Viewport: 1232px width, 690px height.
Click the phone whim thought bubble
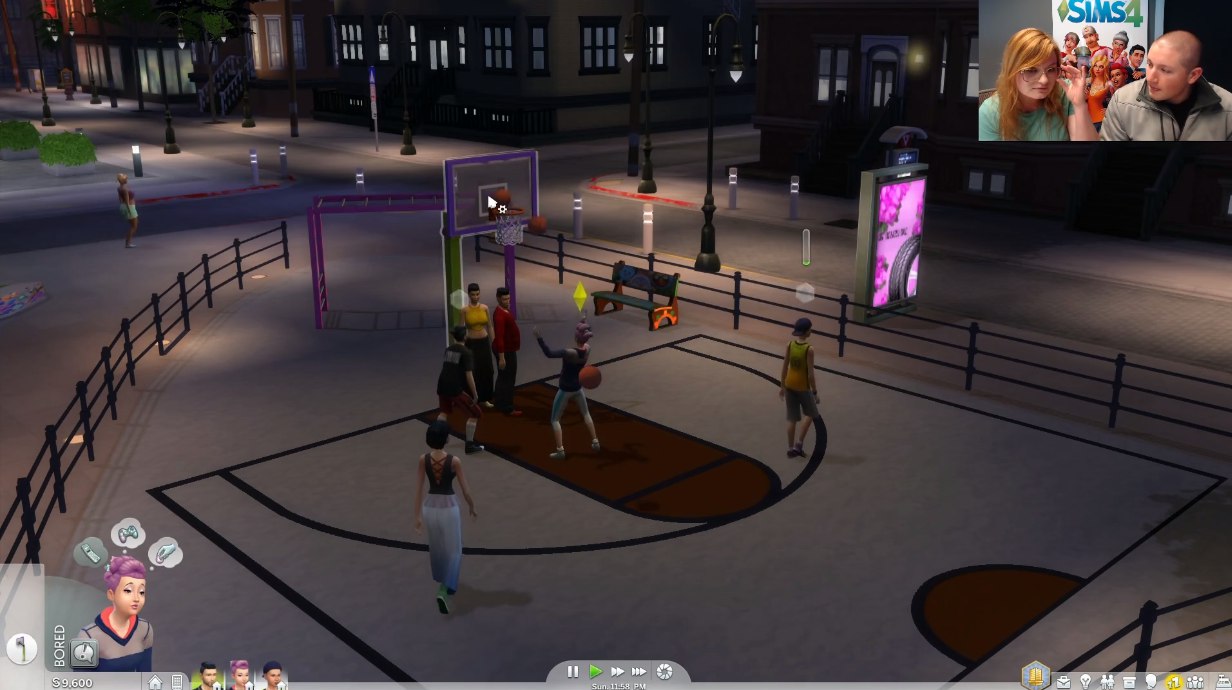coord(90,552)
